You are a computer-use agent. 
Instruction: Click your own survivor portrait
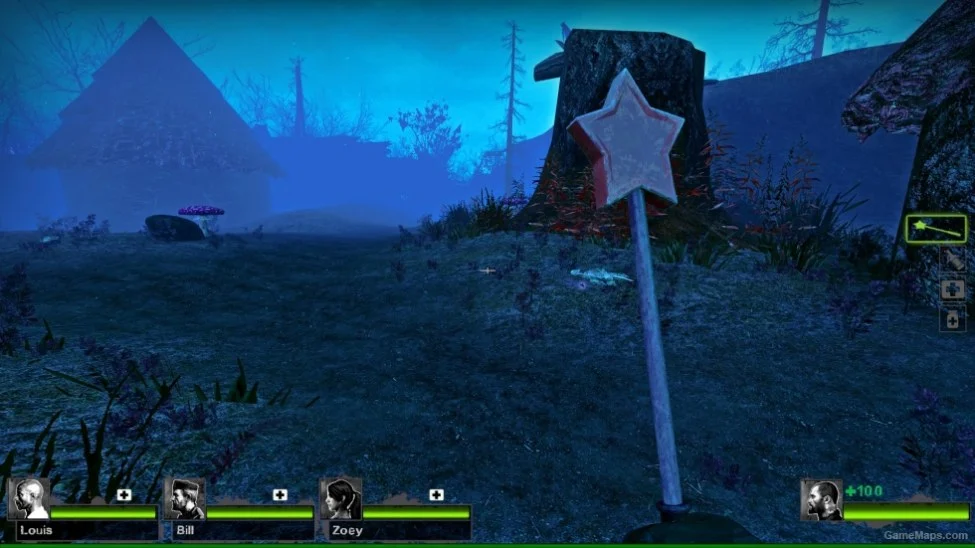coord(820,499)
